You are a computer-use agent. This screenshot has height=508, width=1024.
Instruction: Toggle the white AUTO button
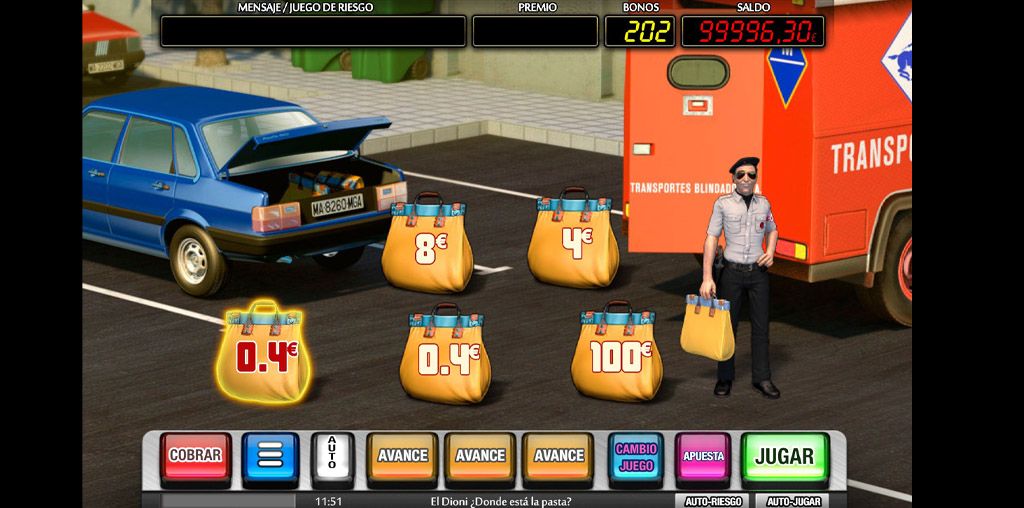(x=333, y=458)
